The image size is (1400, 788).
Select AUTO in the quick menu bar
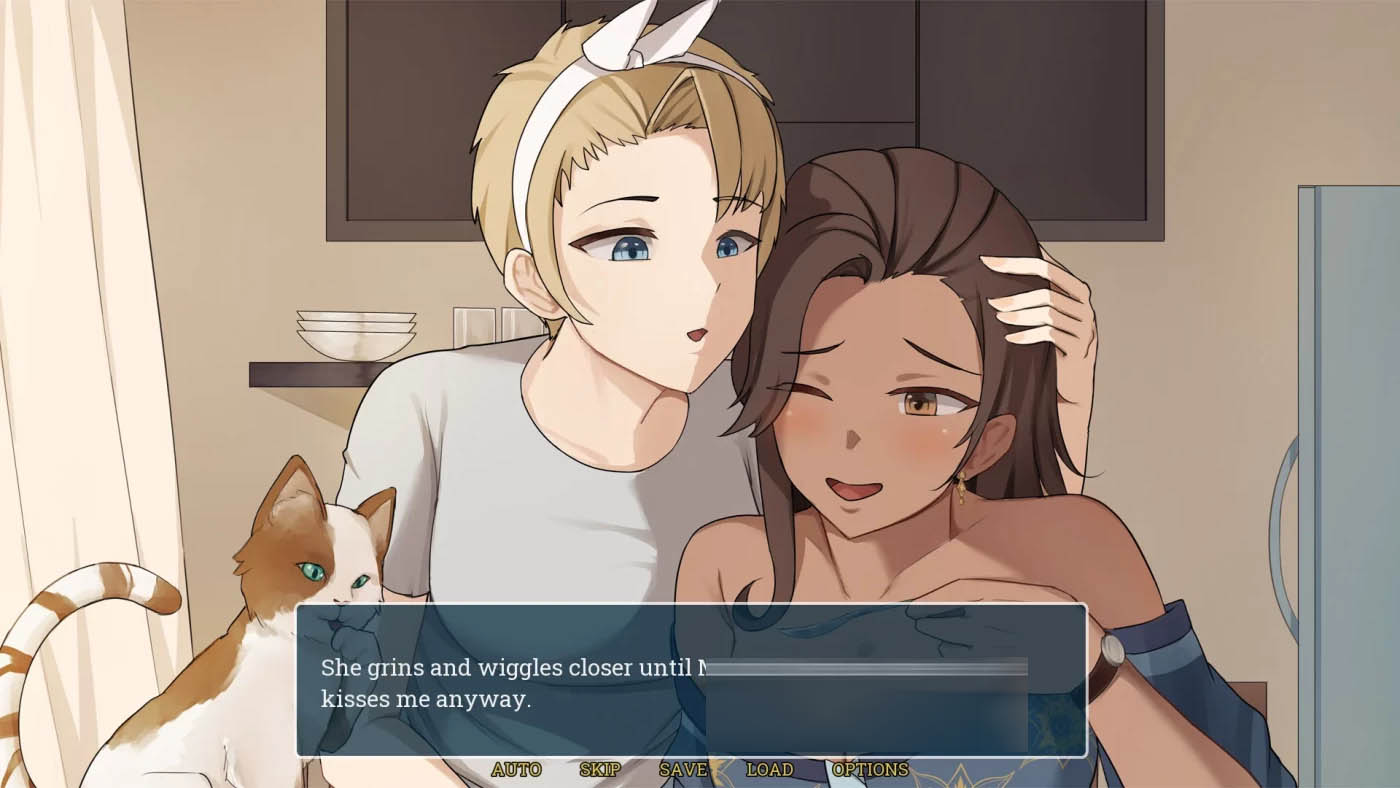point(515,770)
